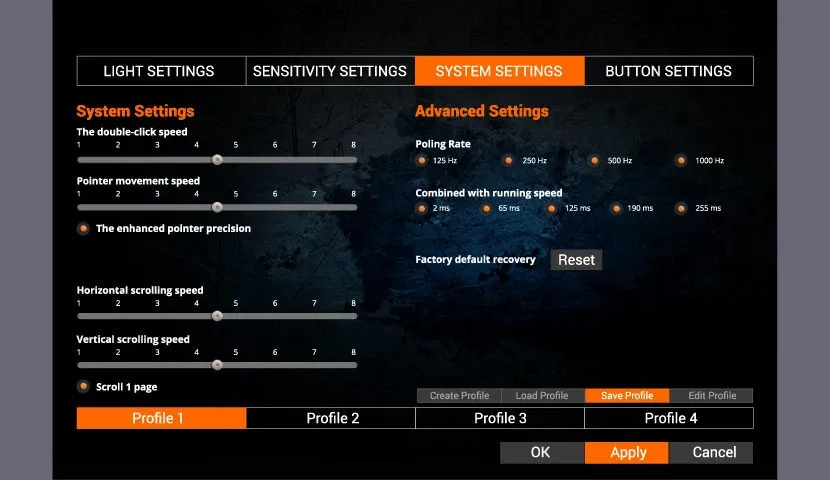Select Profile 4
The height and width of the screenshot is (480, 830).
point(670,418)
